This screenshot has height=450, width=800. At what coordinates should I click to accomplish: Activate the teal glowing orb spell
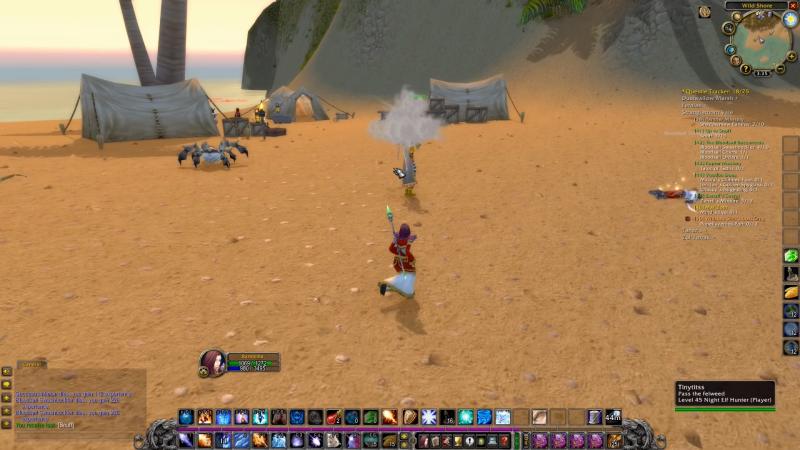coord(465,417)
